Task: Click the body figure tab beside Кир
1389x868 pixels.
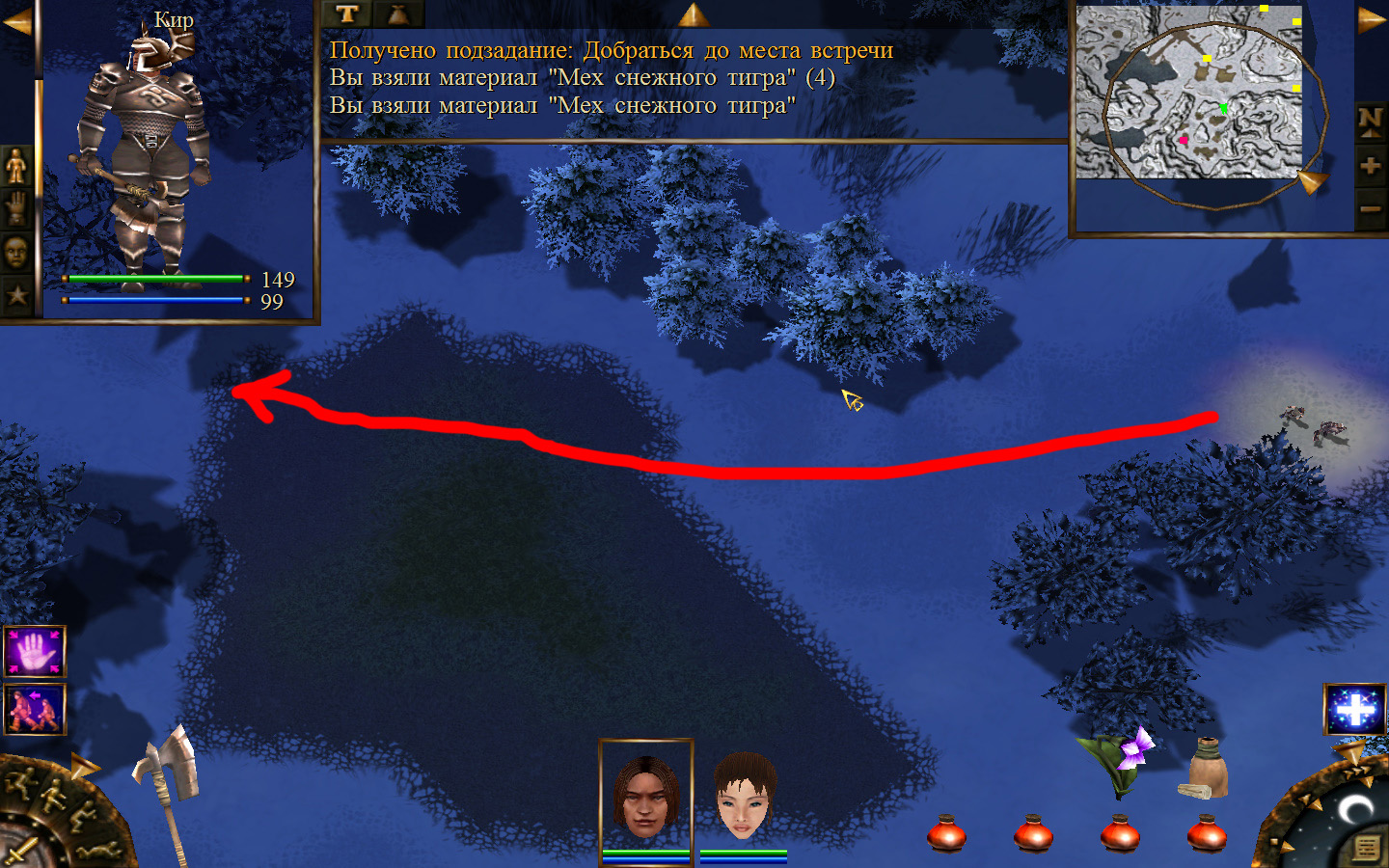Action: [x=16, y=167]
